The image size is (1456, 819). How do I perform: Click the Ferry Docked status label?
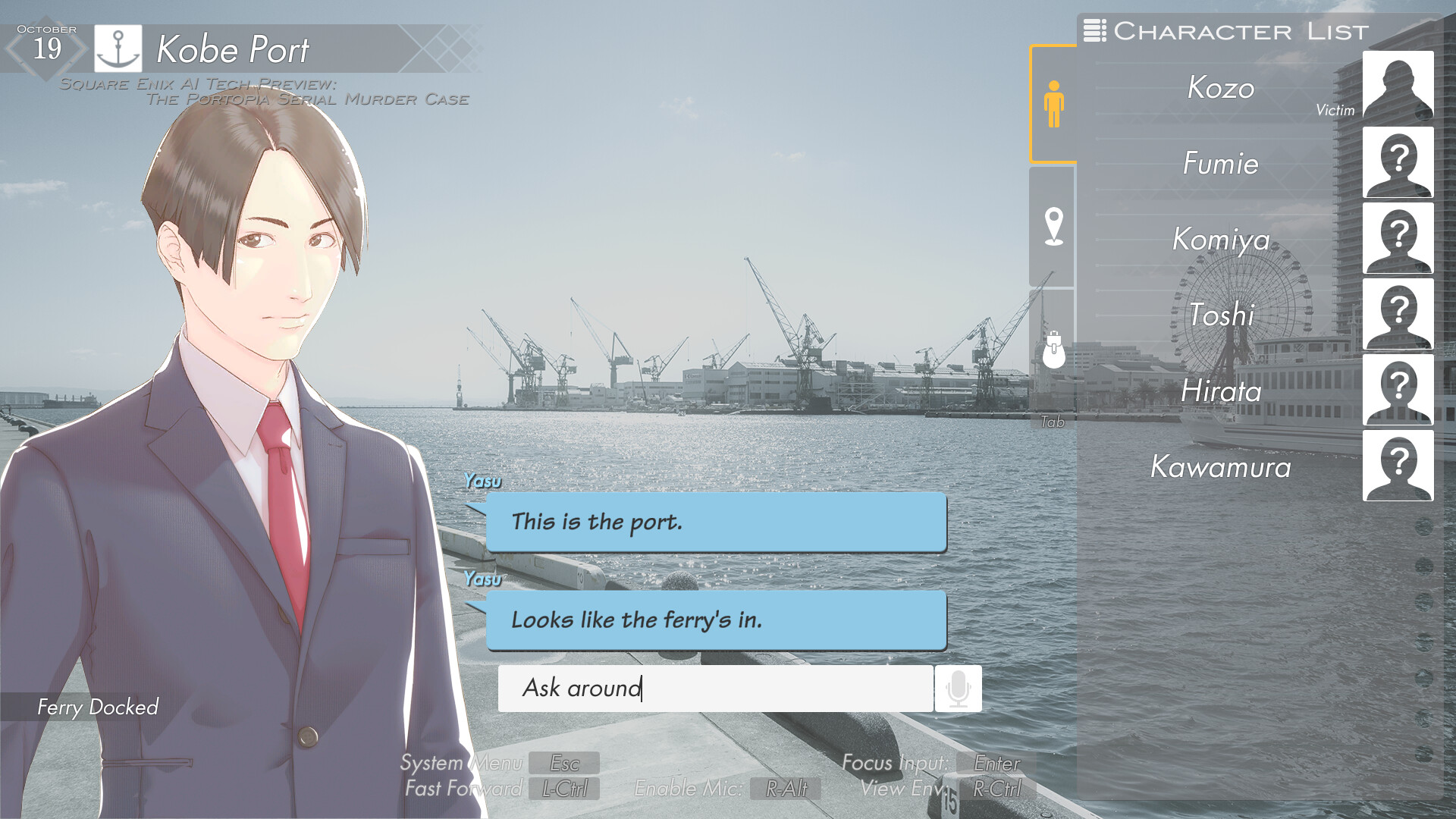tap(97, 708)
